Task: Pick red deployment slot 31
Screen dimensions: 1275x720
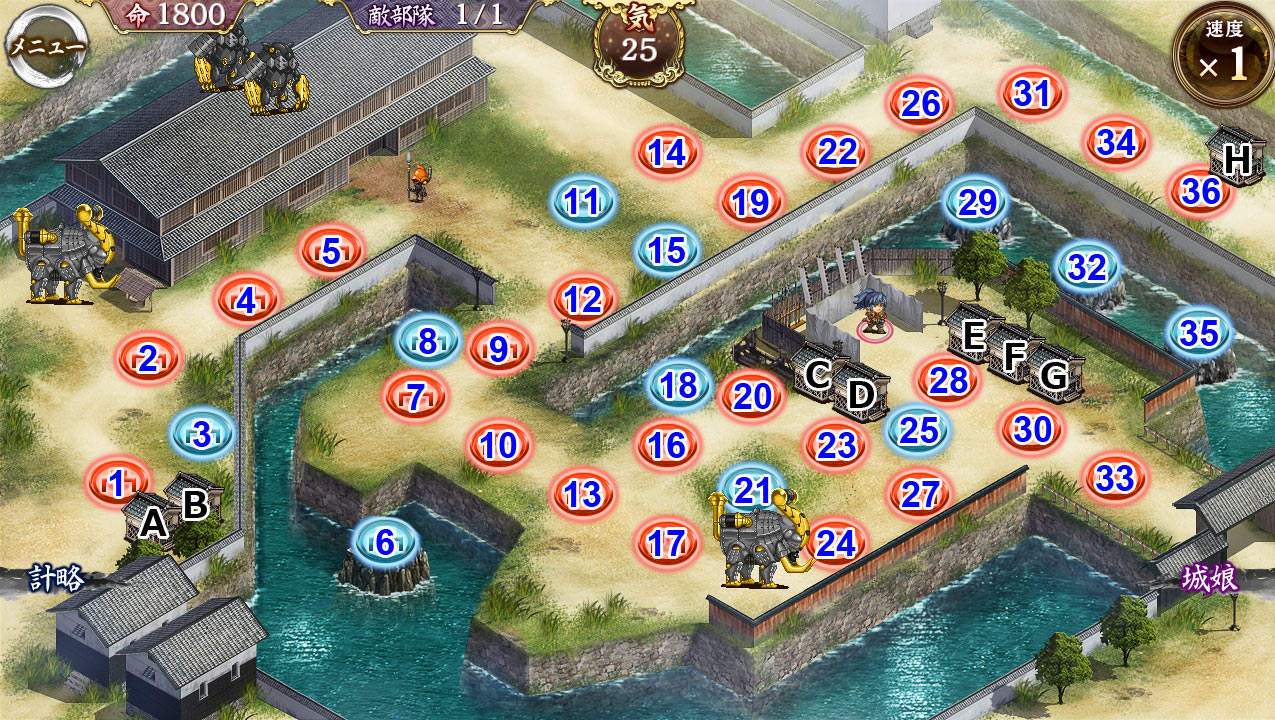Action: (x=1033, y=94)
